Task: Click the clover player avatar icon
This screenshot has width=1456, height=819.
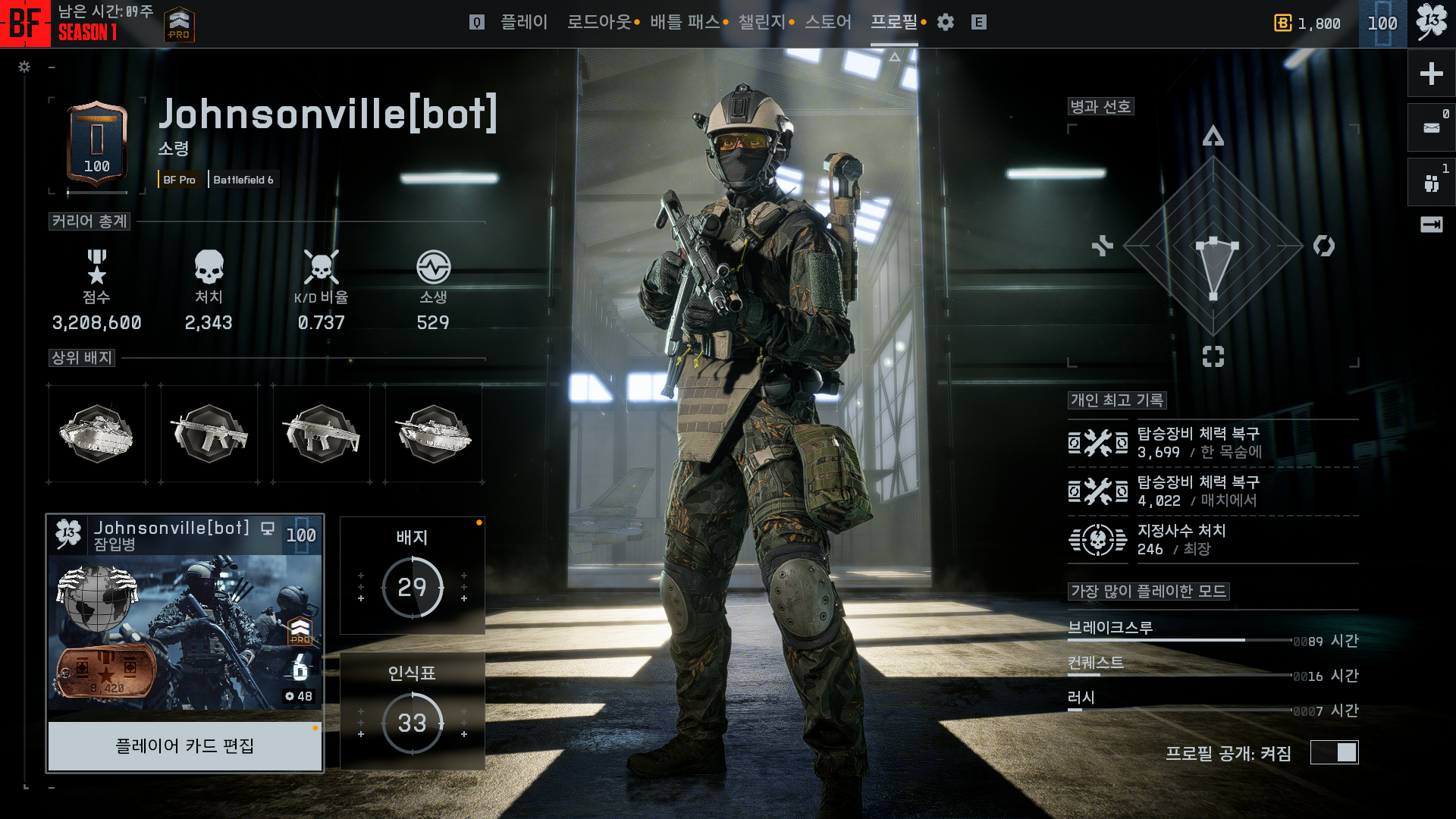Action: click(x=1431, y=23)
